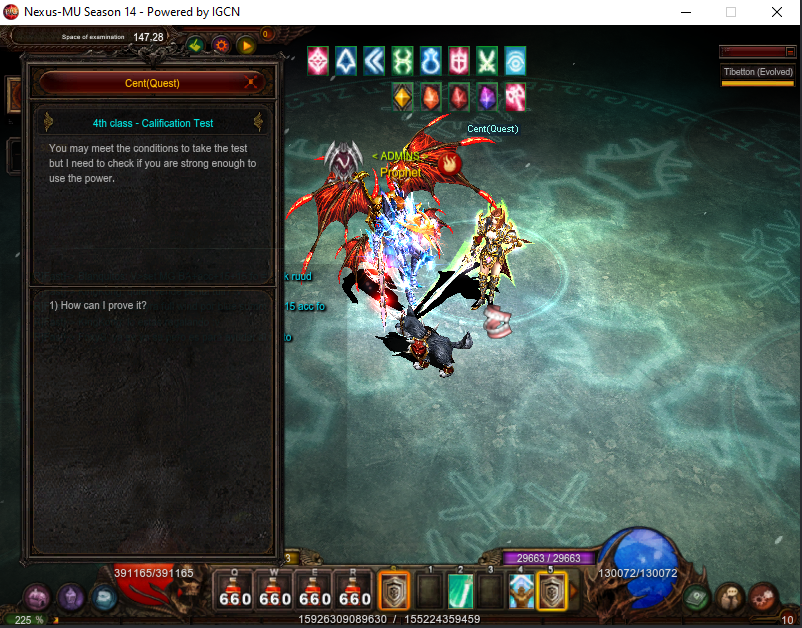The width and height of the screenshot is (802, 628).
Task: Click the green crossed swords buff icon
Action: coord(487,61)
